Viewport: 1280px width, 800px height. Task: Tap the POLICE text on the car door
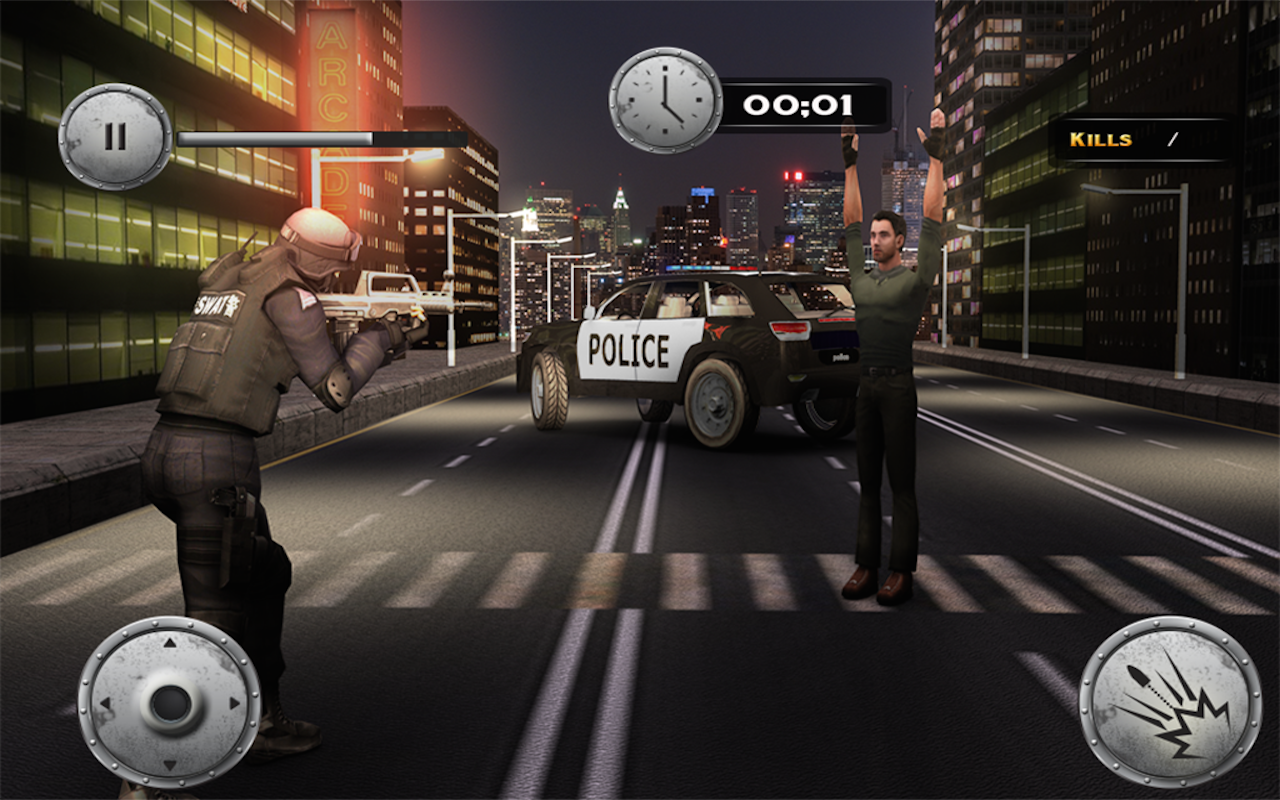(630, 348)
